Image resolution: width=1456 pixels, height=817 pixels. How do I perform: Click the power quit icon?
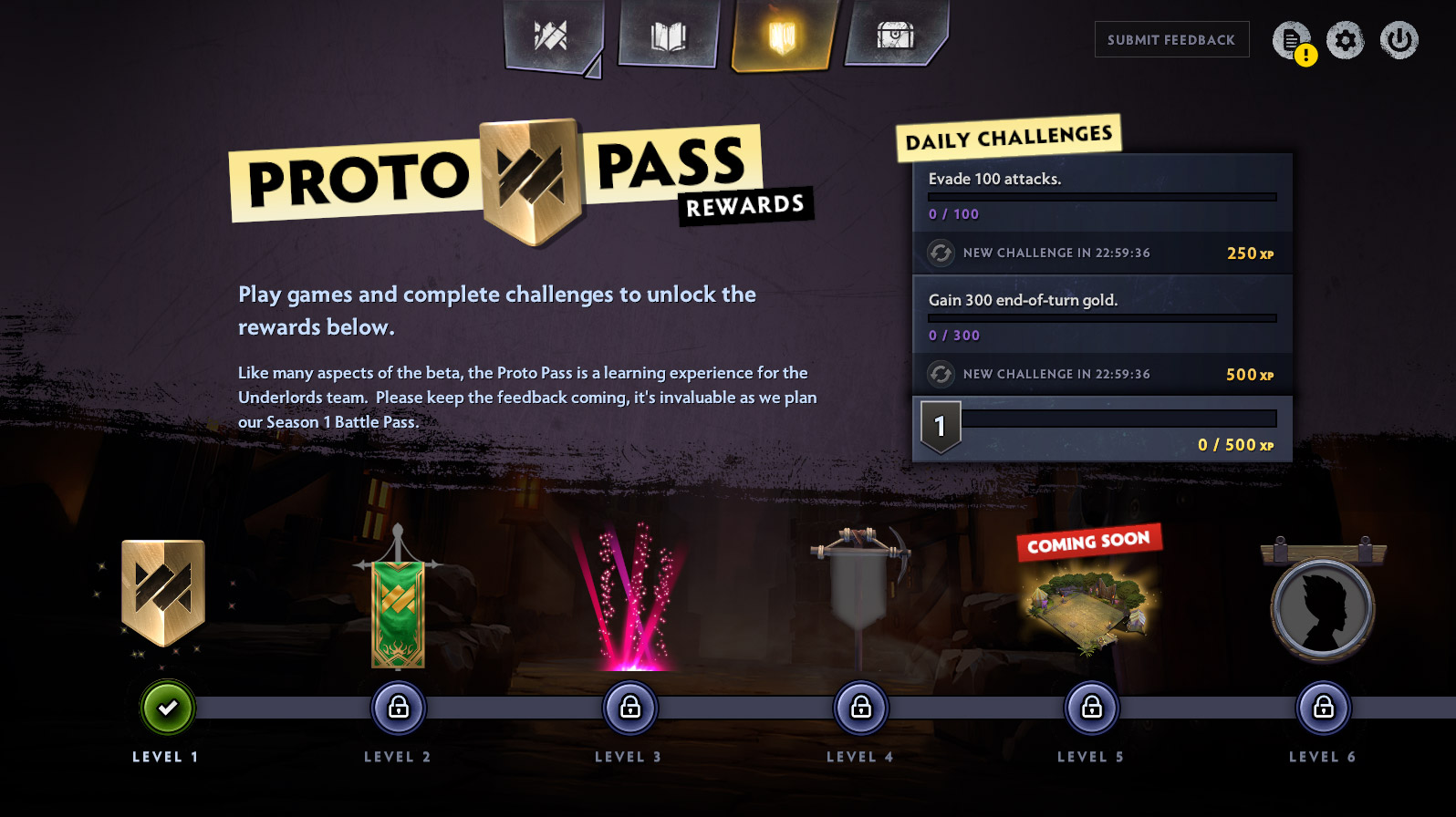1399,40
